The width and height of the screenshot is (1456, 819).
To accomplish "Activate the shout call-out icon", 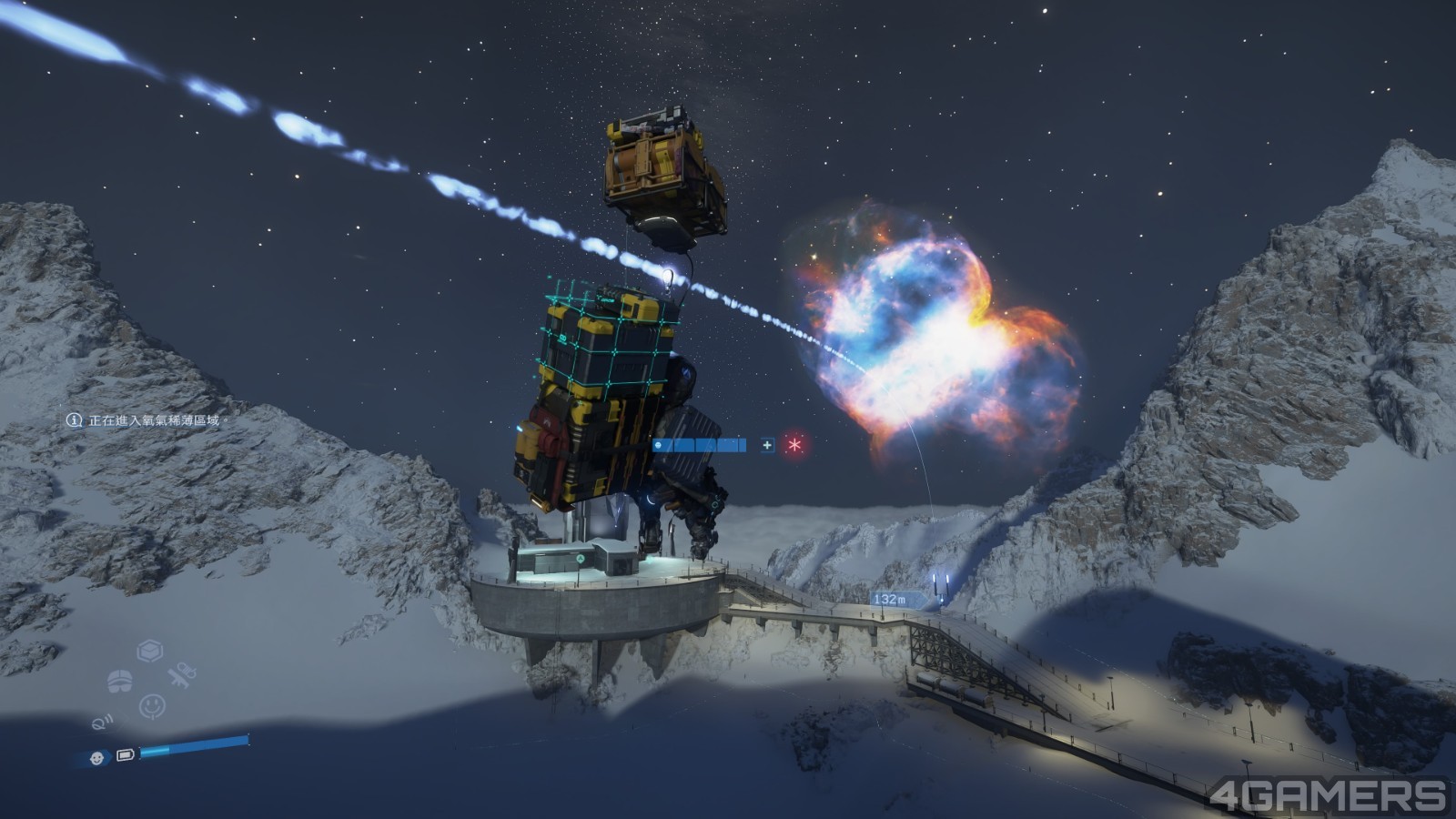I will [102, 723].
